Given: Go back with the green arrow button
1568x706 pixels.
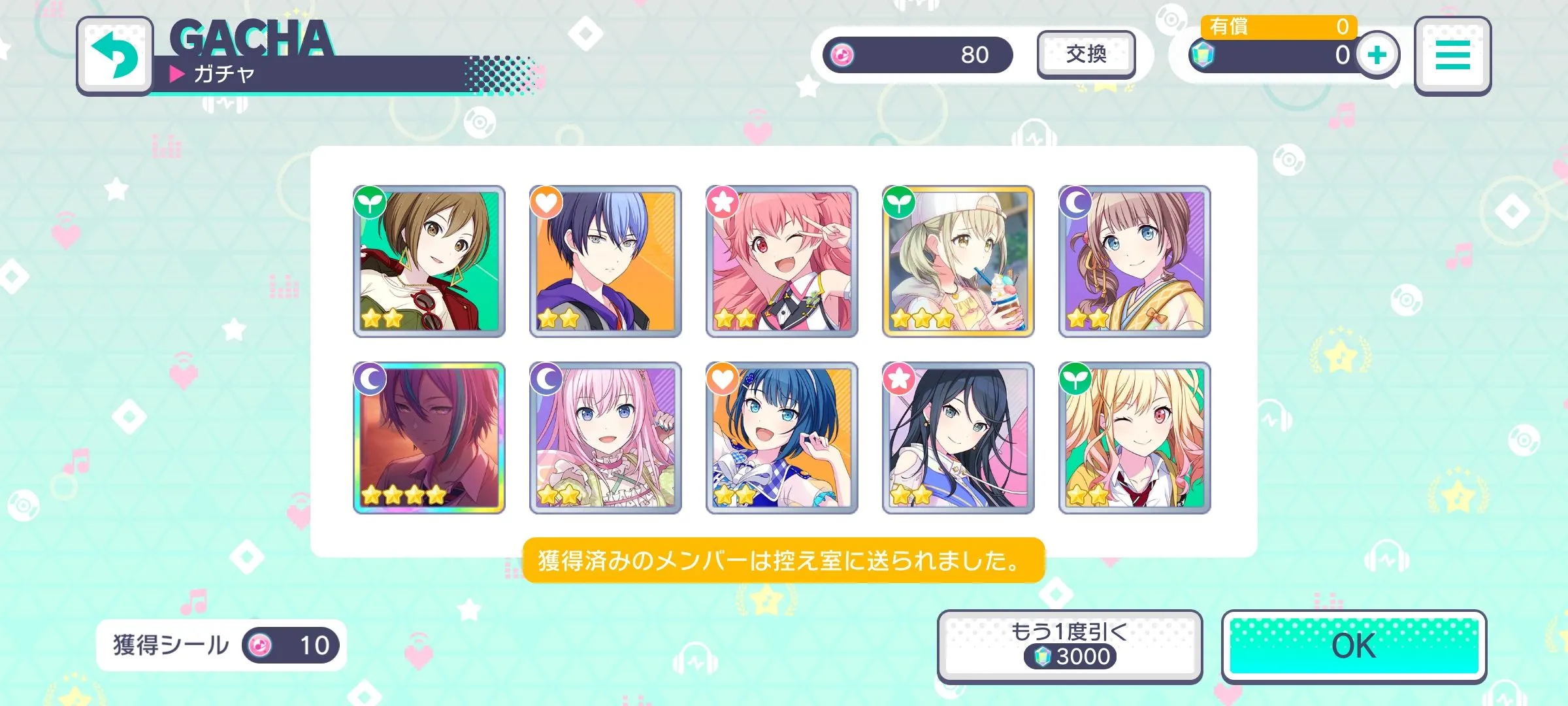Looking at the screenshot, I should [115, 56].
